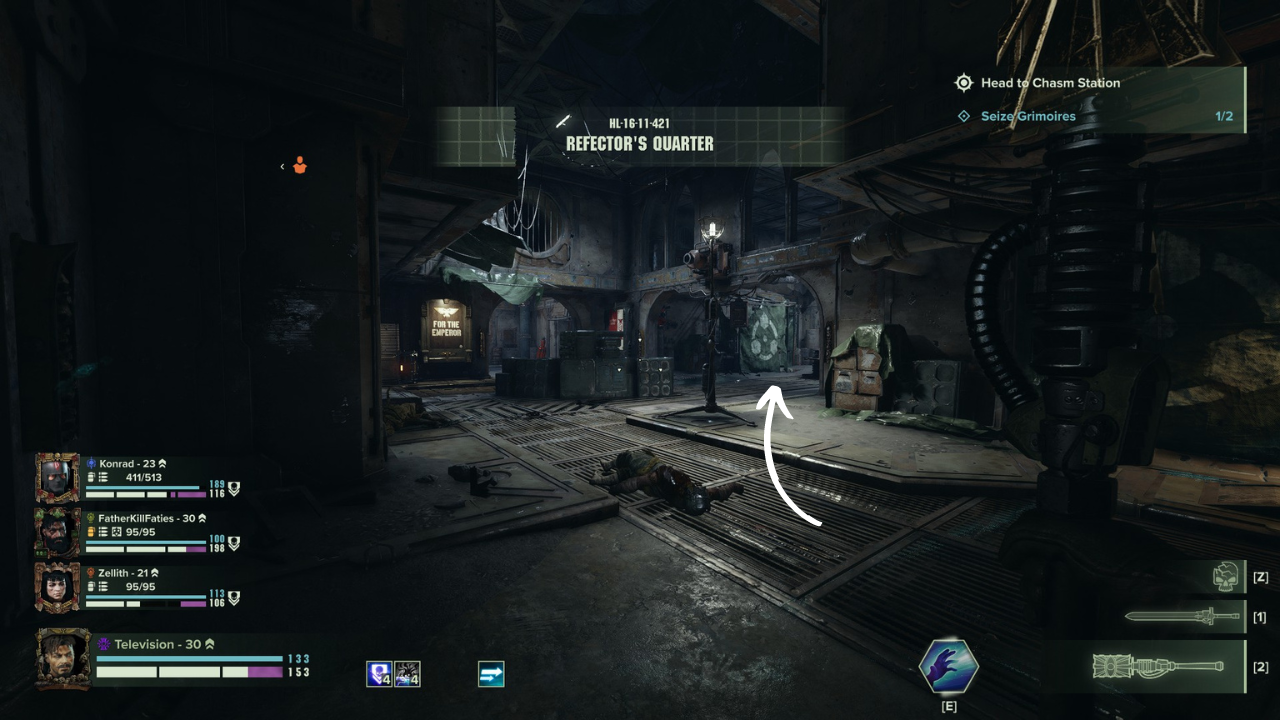Click the blue dash arrow ability icon
Screen dimensions: 1280x720
pos(490,674)
